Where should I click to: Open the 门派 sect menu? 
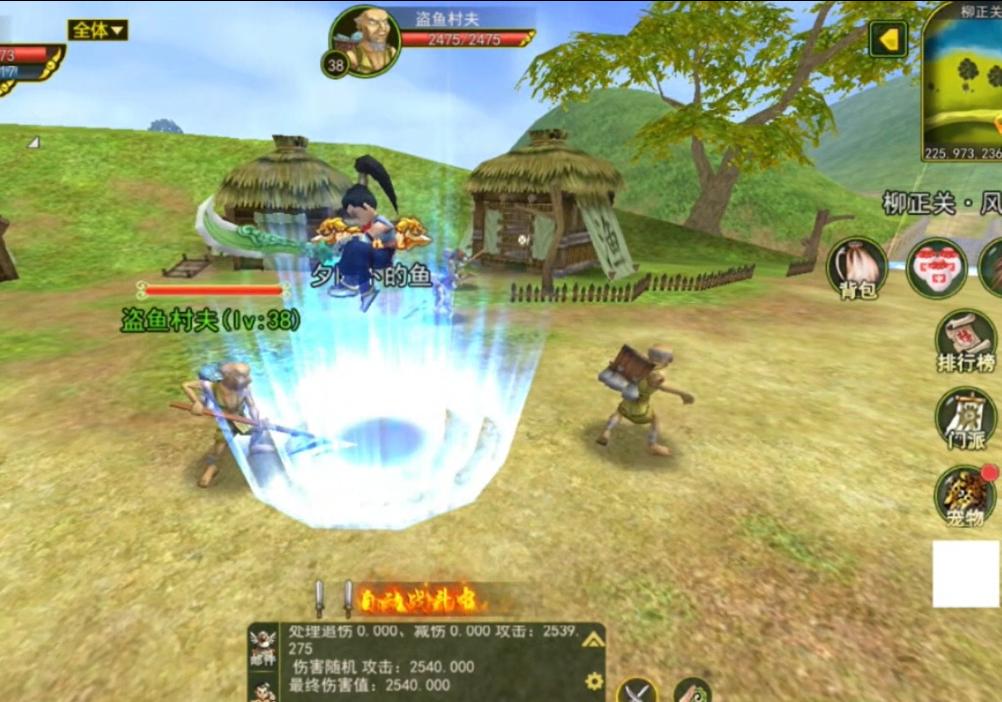click(x=965, y=417)
